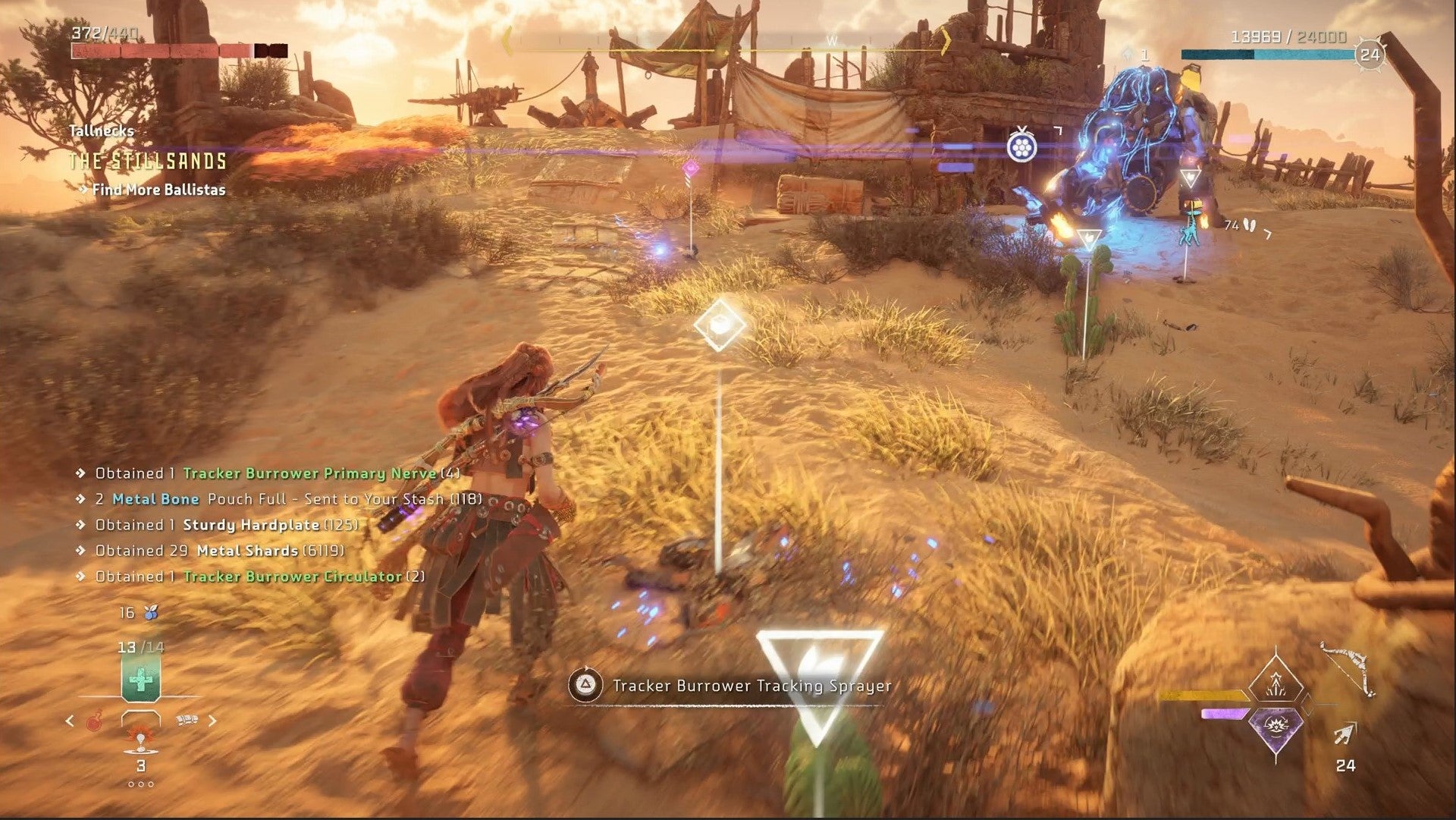
Task: Click the blue medicinal berries icon
Action: tap(152, 613)
